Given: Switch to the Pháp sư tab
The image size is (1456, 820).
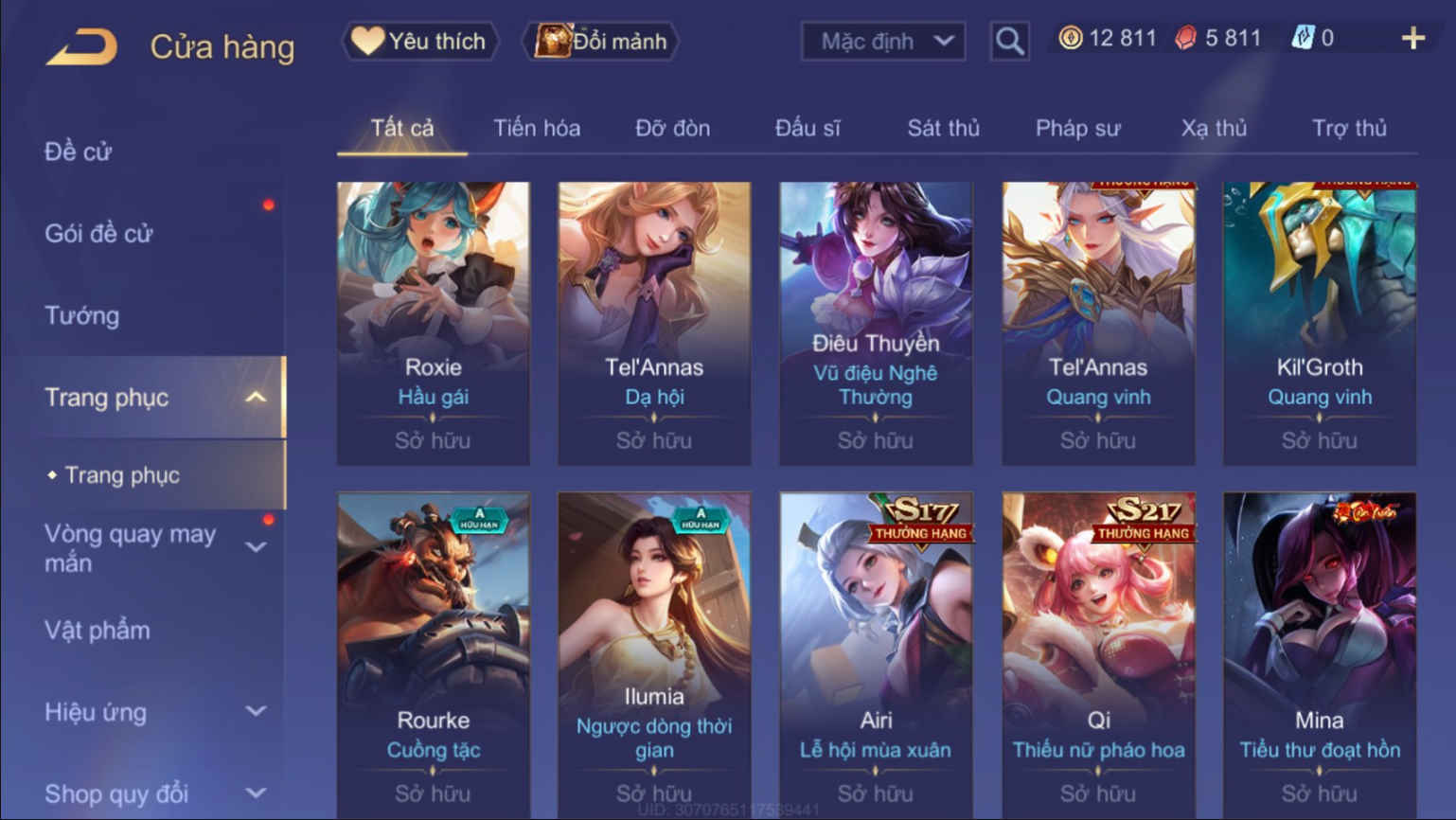Looking at the screenshot, I should coord(1076,128).
